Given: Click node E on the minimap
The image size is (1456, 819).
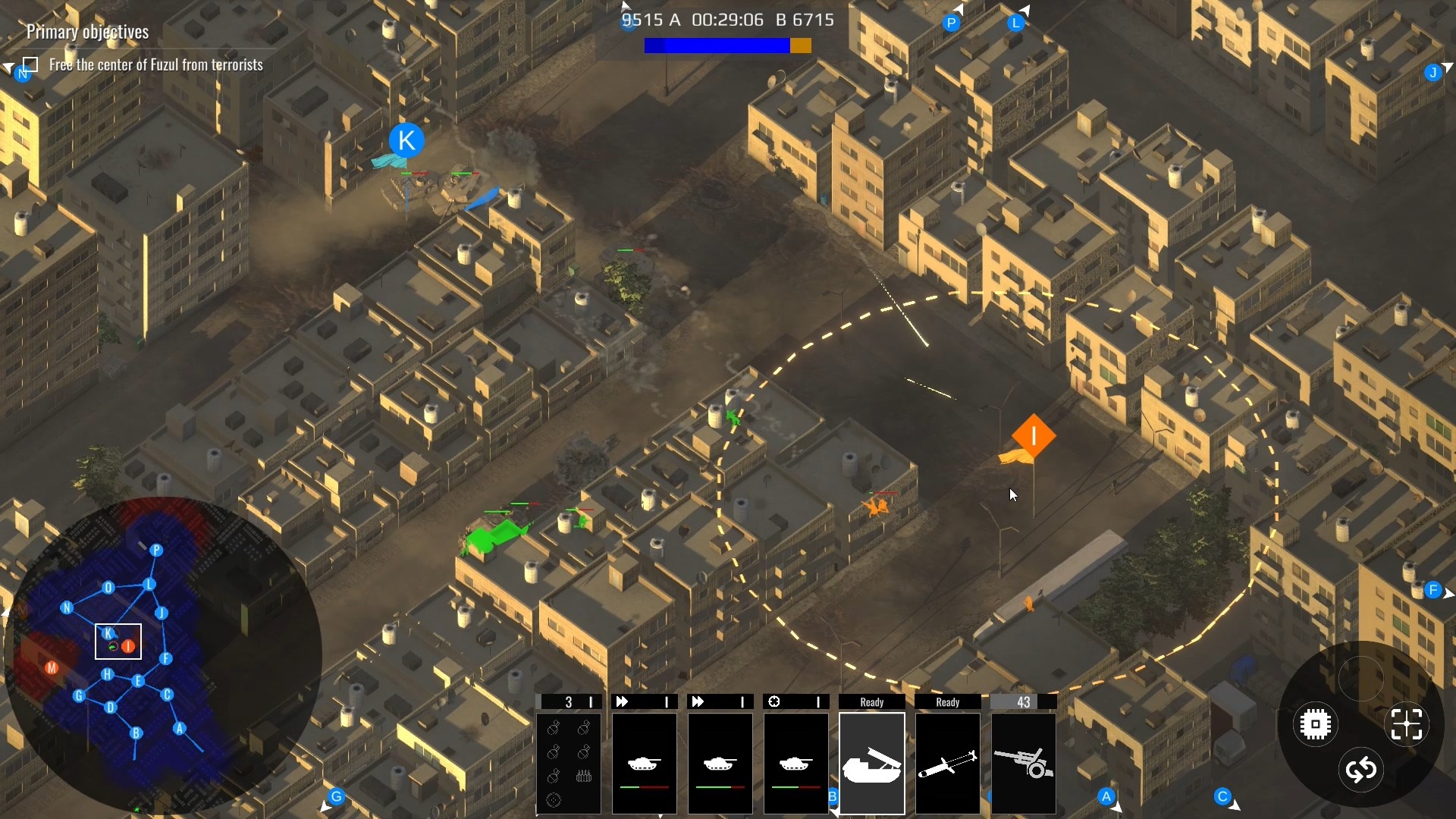Looking at the screenshot, I should point(138,681).
